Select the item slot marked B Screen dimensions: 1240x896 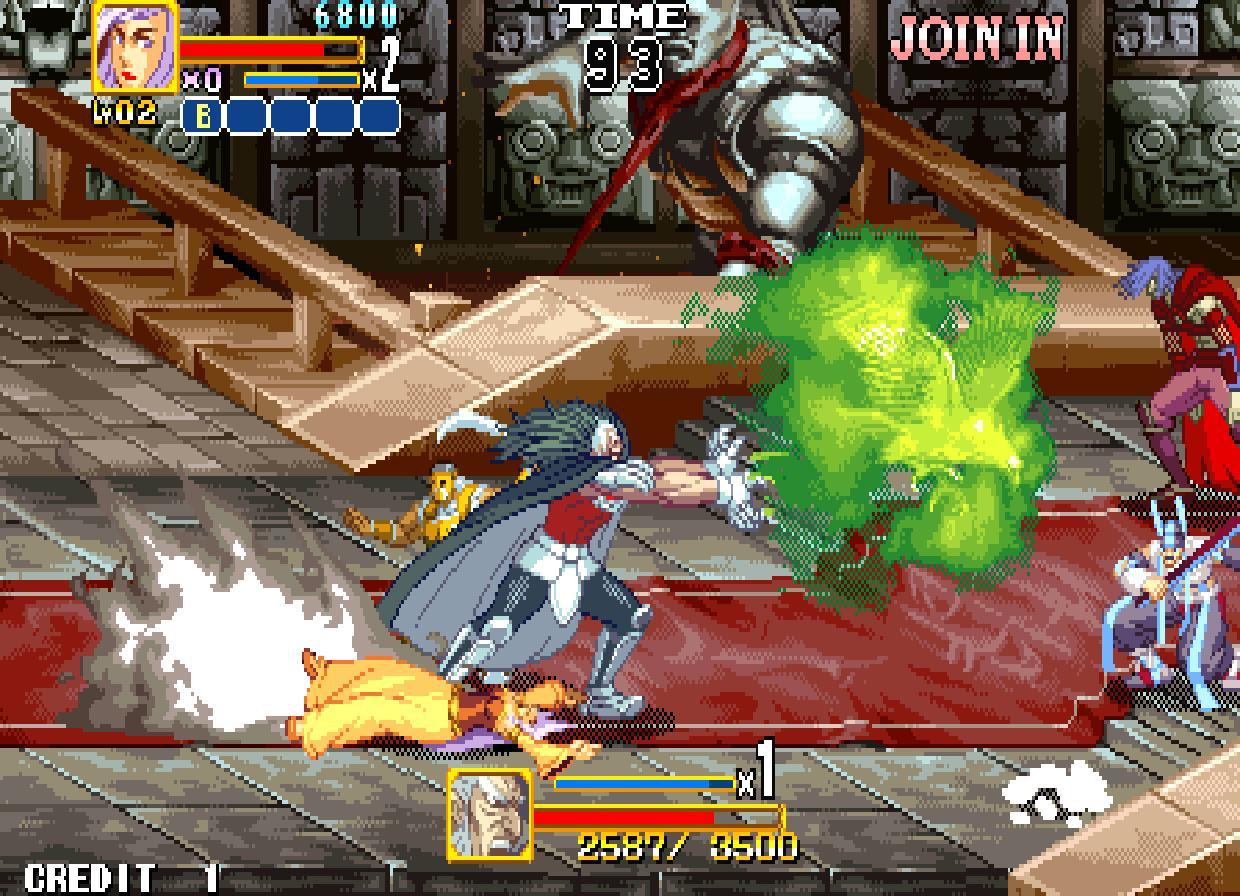click(x=203, y=117)
